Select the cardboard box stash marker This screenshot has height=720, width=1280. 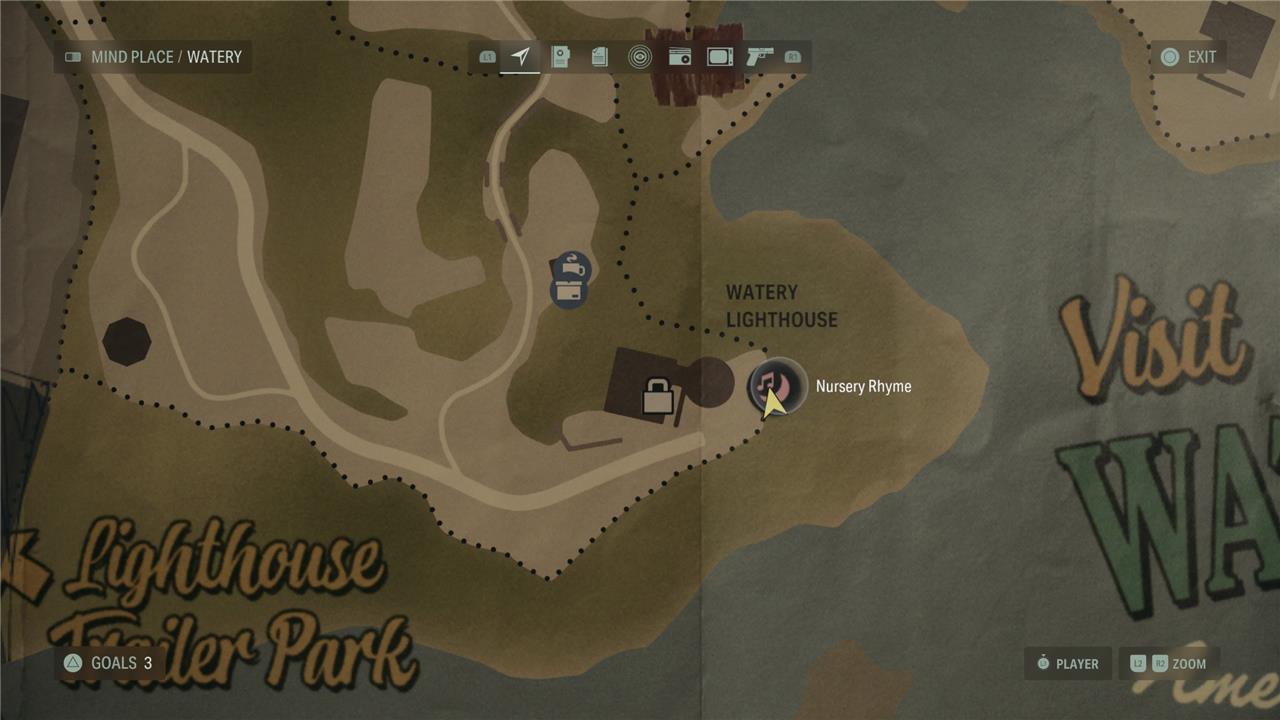(568, 294)
